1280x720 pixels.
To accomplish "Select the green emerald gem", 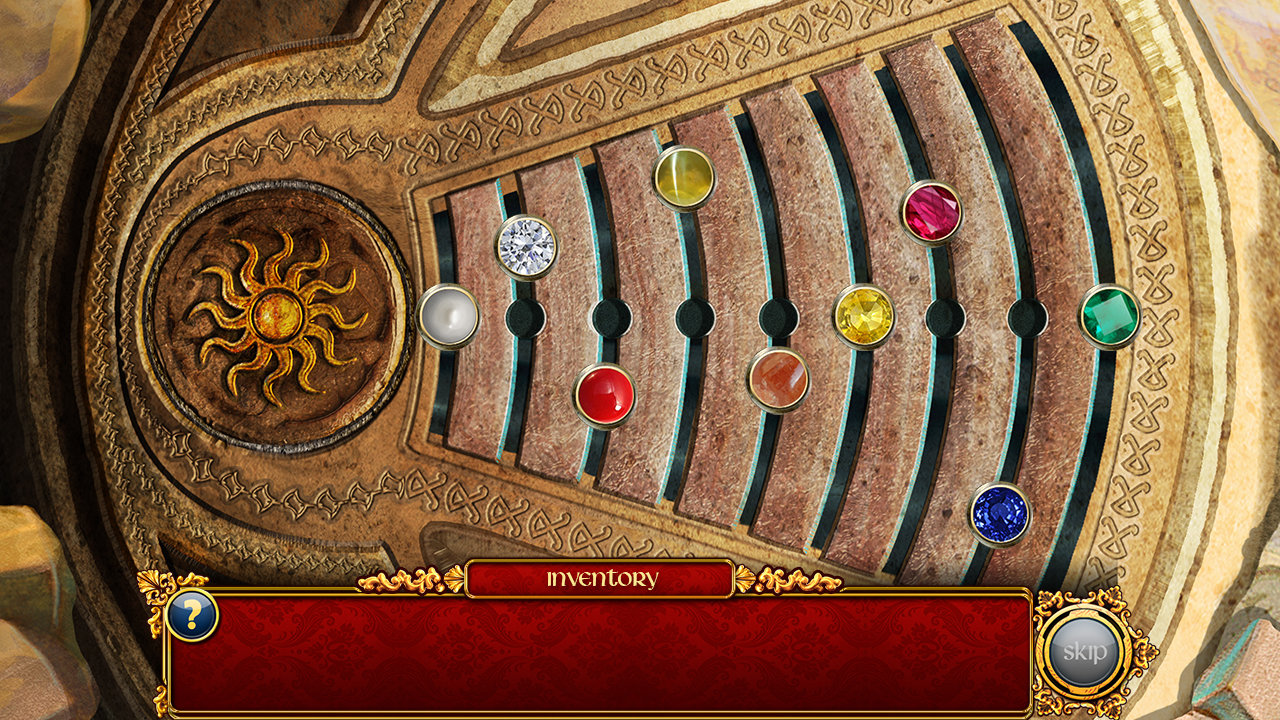I will (x=1110, y=316).
